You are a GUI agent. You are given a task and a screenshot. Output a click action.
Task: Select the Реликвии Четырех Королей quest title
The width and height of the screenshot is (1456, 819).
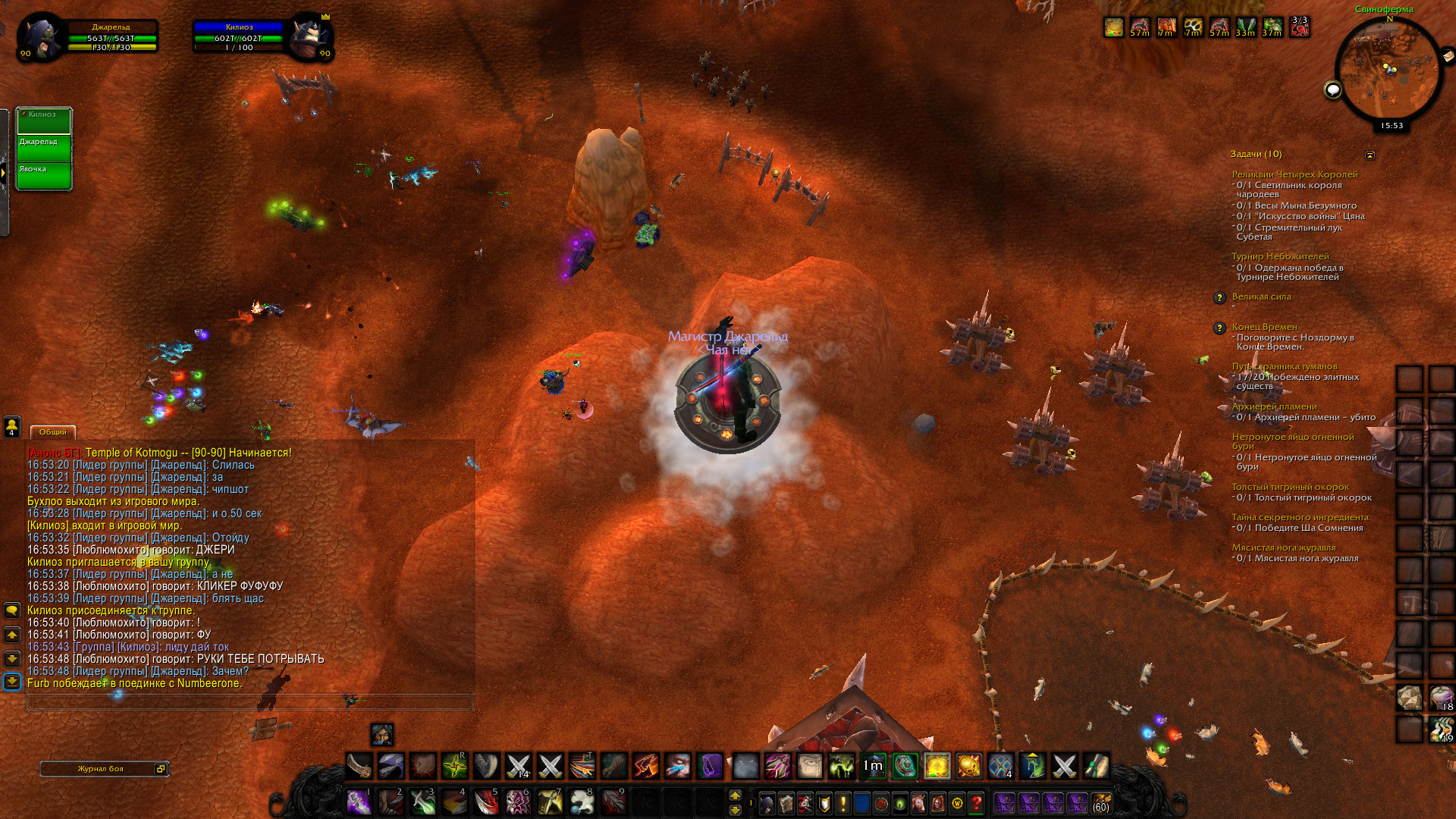(1294, 174)
